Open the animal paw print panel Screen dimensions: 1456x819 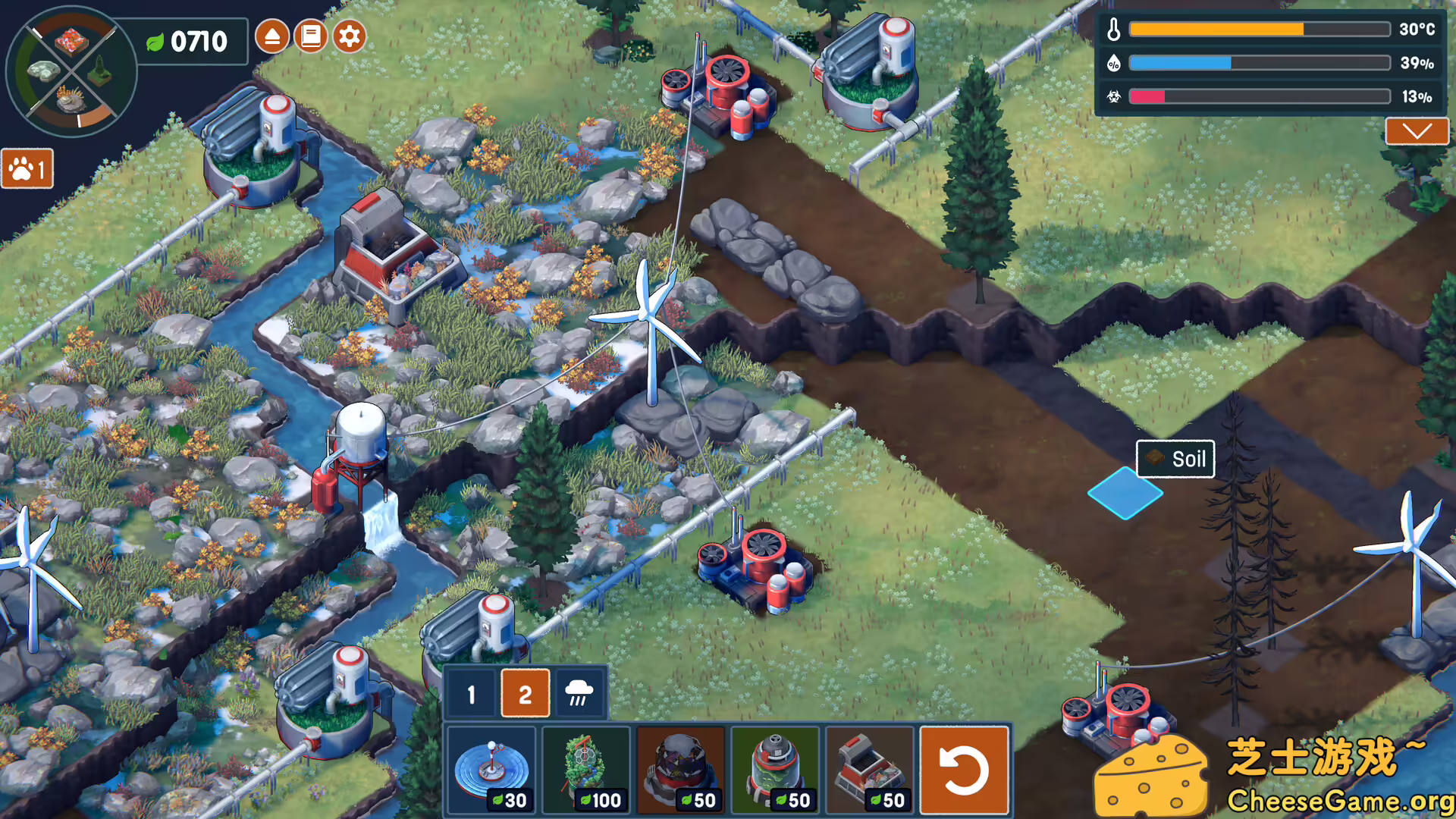click(x=27, y=168)
